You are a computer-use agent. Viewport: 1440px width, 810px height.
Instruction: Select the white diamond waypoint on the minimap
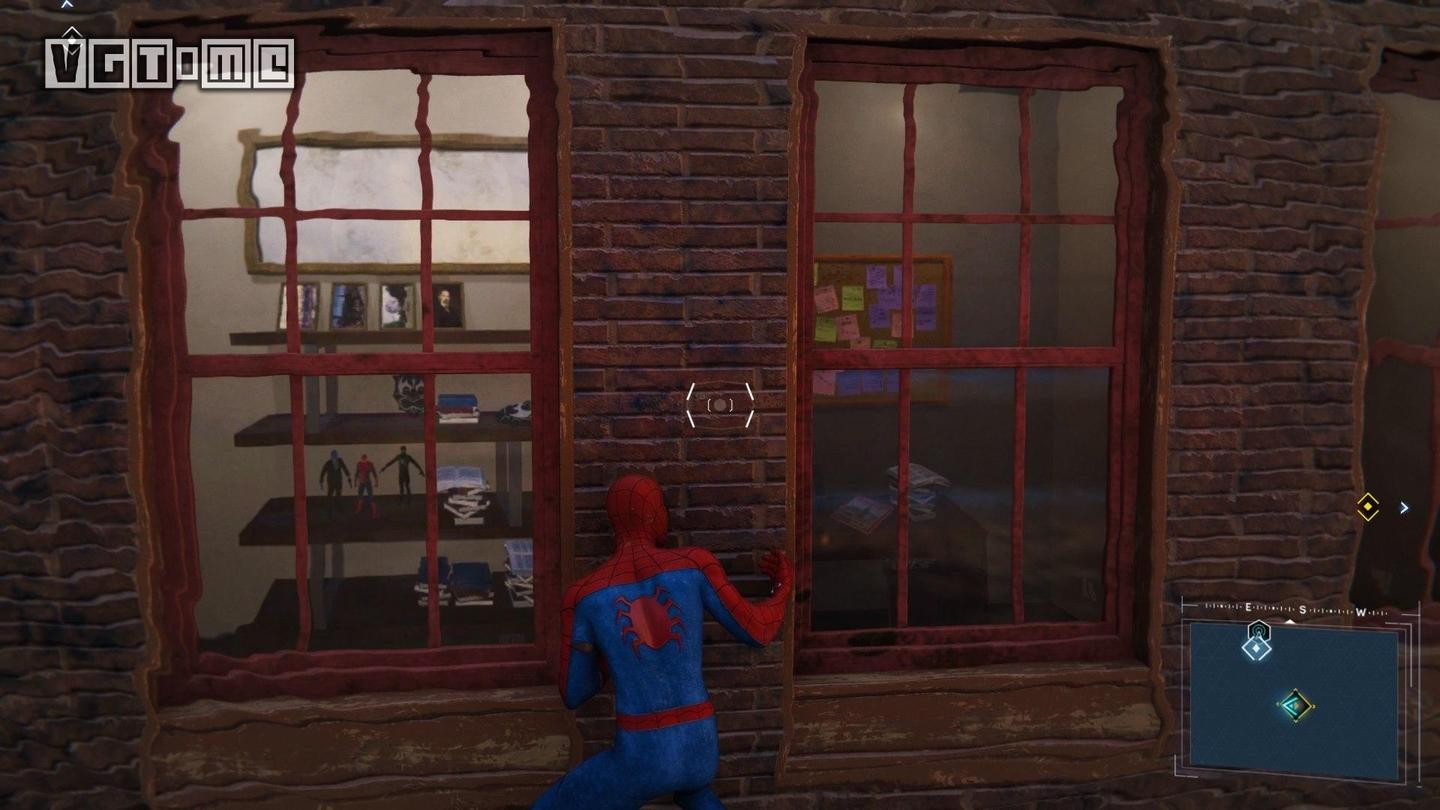click(1257, 648)
